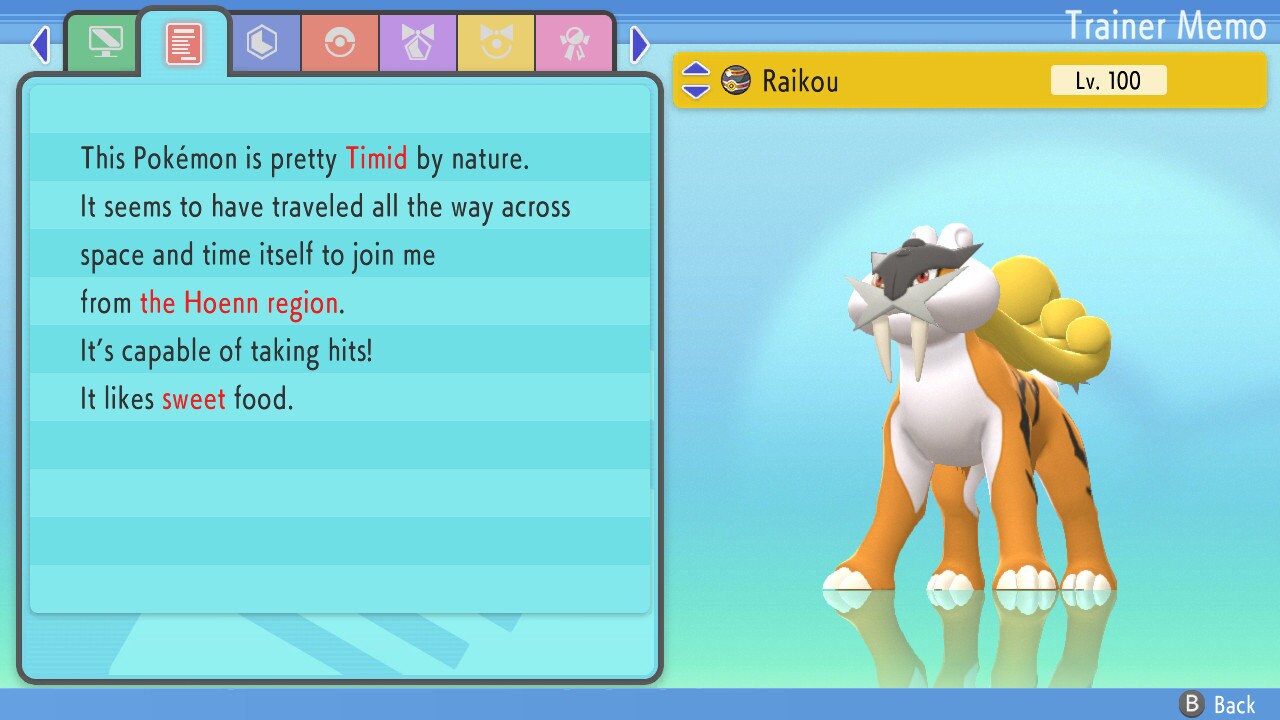Image resolution: width=1280 pixels, height=720 pixels.
Task: Cycle Pokémon with the arrows beside Raikou
Action: (696, 80)
